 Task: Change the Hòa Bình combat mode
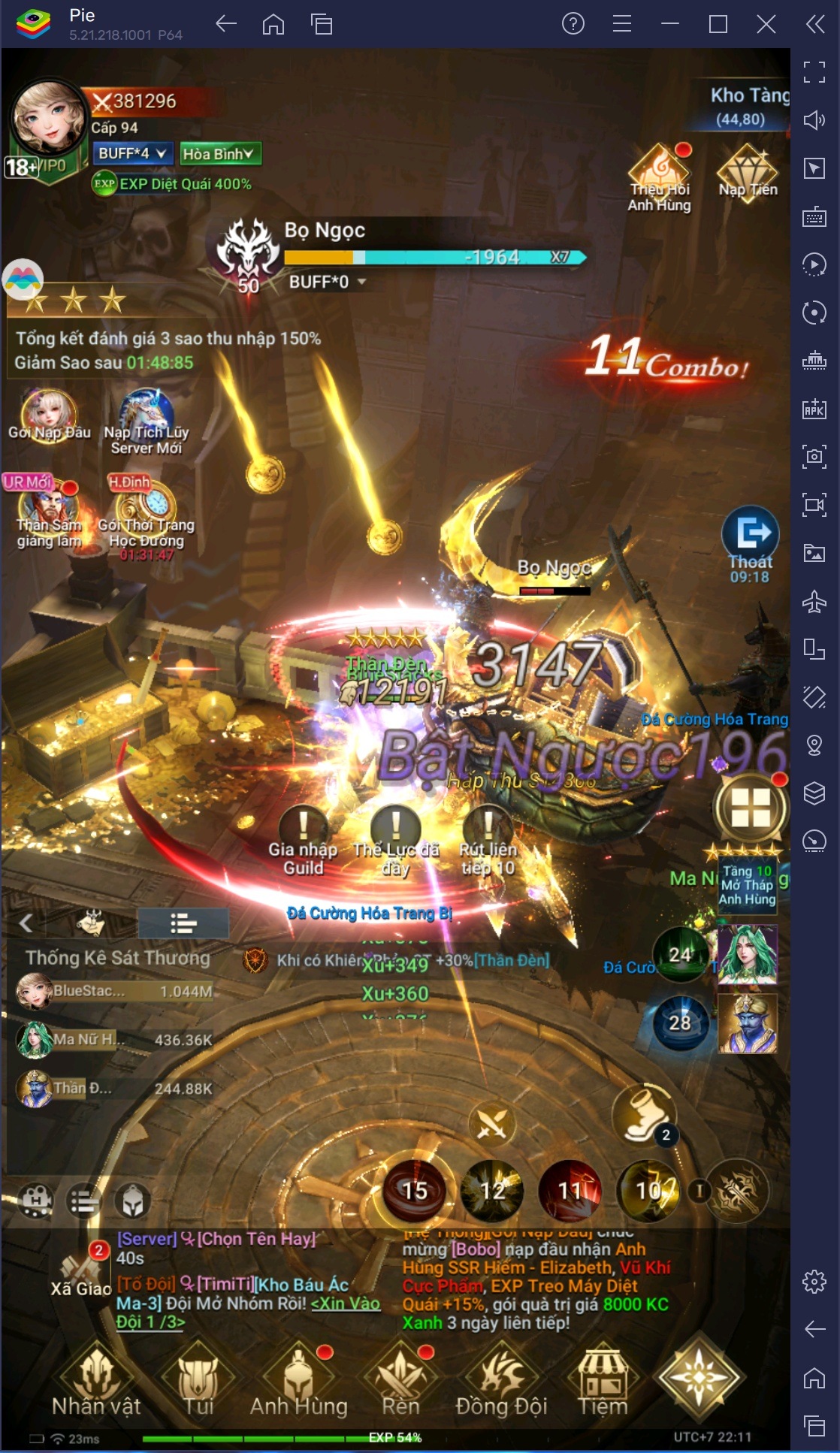[220, 154]
